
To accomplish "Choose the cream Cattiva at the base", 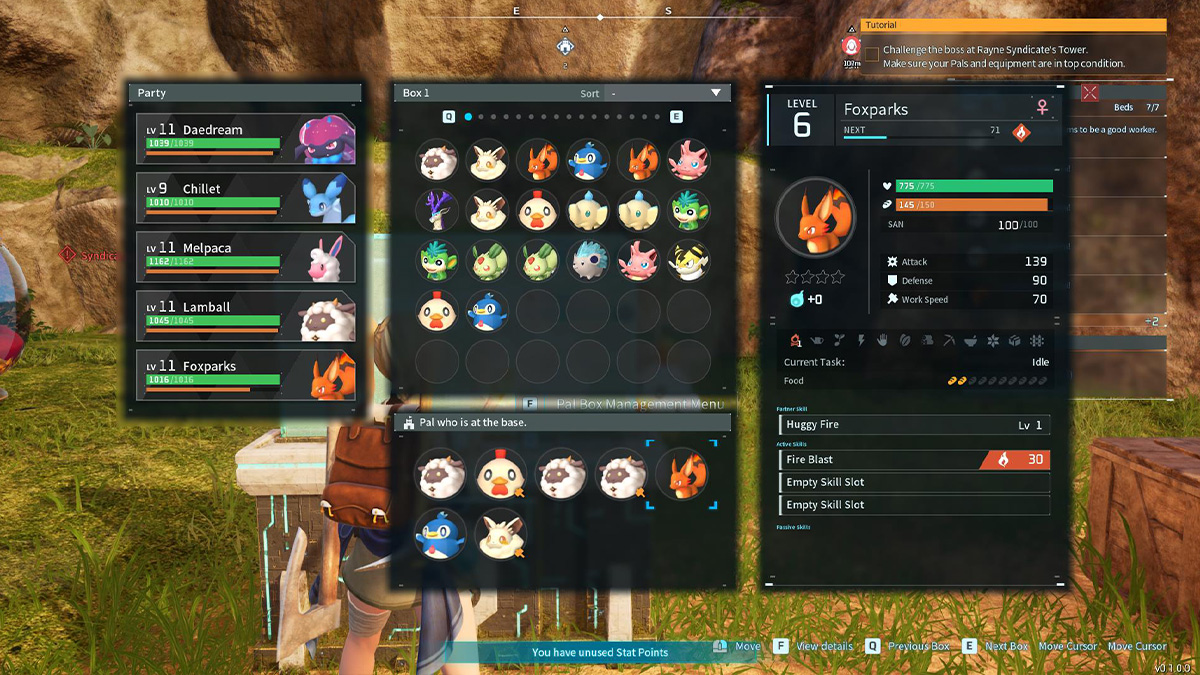I will pos(498,532).
